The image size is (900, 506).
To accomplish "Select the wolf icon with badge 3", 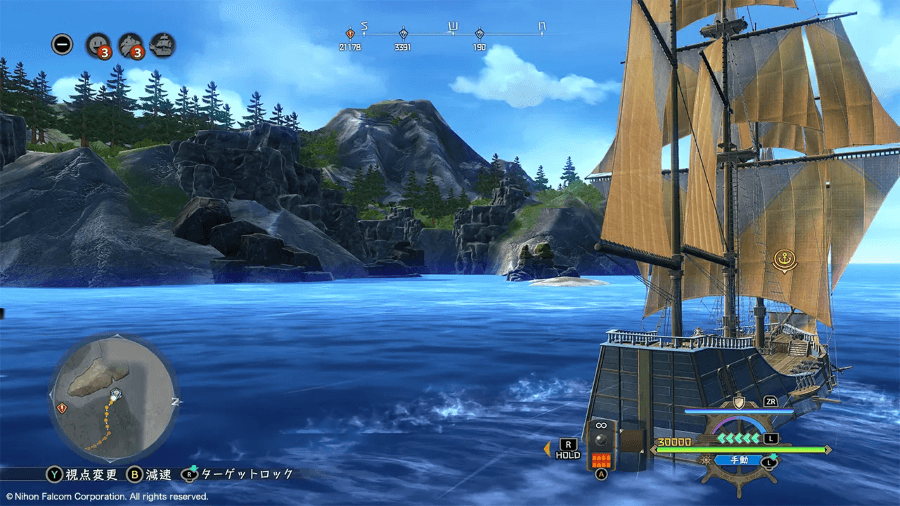I will 130,45.
